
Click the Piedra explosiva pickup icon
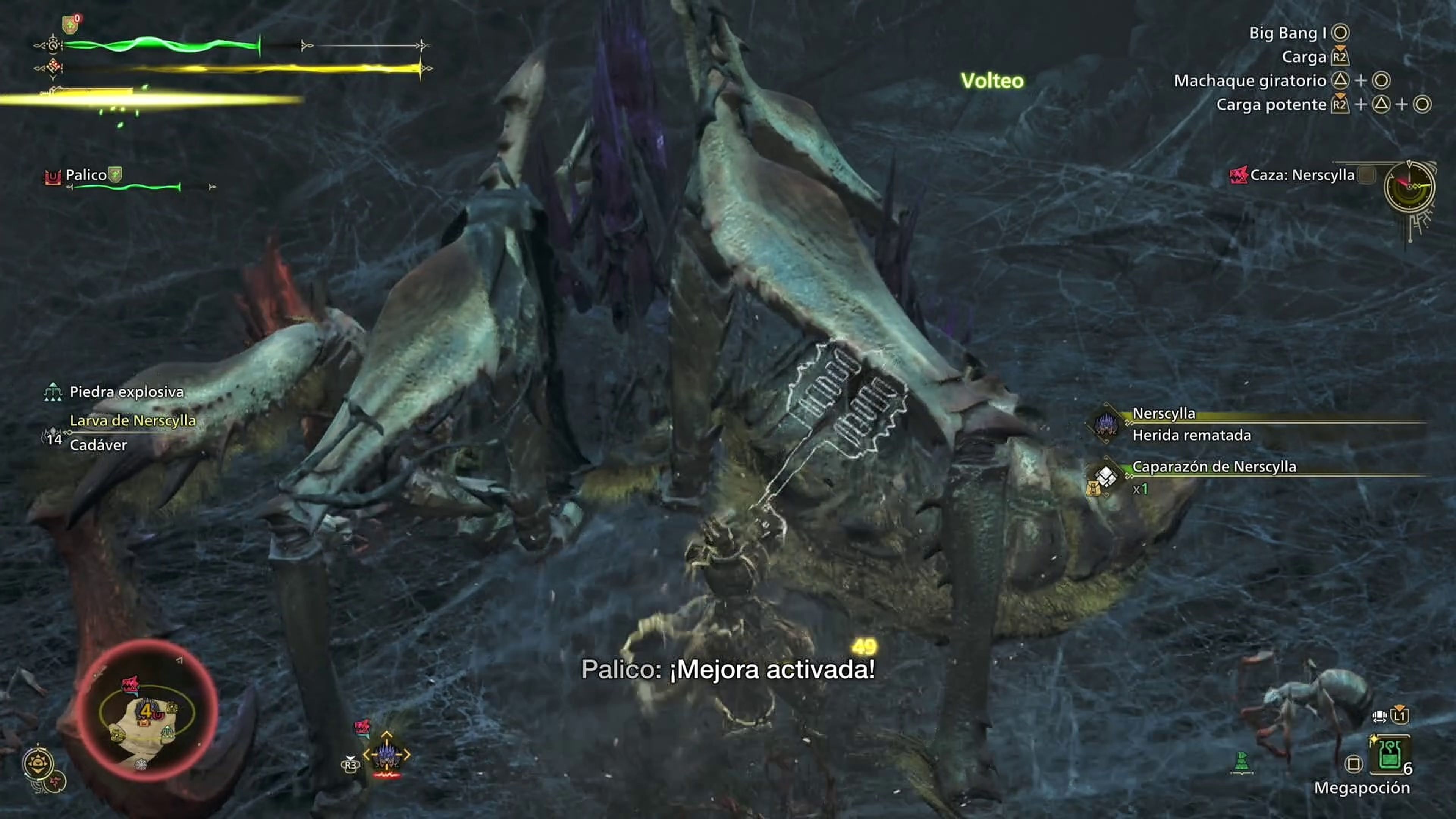(53, 392)
